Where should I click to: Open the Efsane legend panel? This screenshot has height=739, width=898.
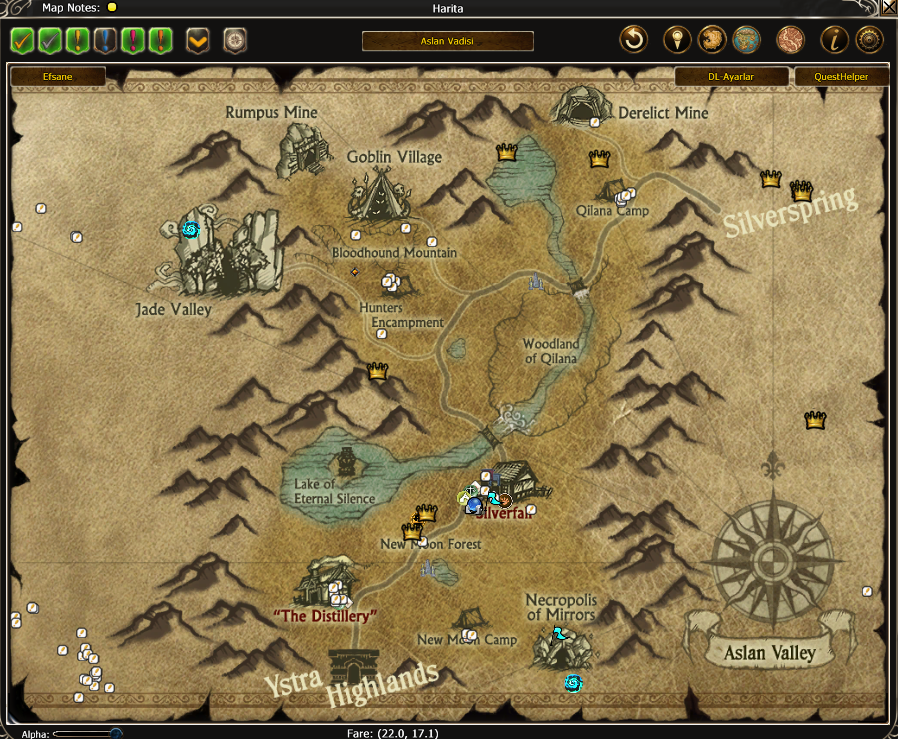[x=57, y=76]
